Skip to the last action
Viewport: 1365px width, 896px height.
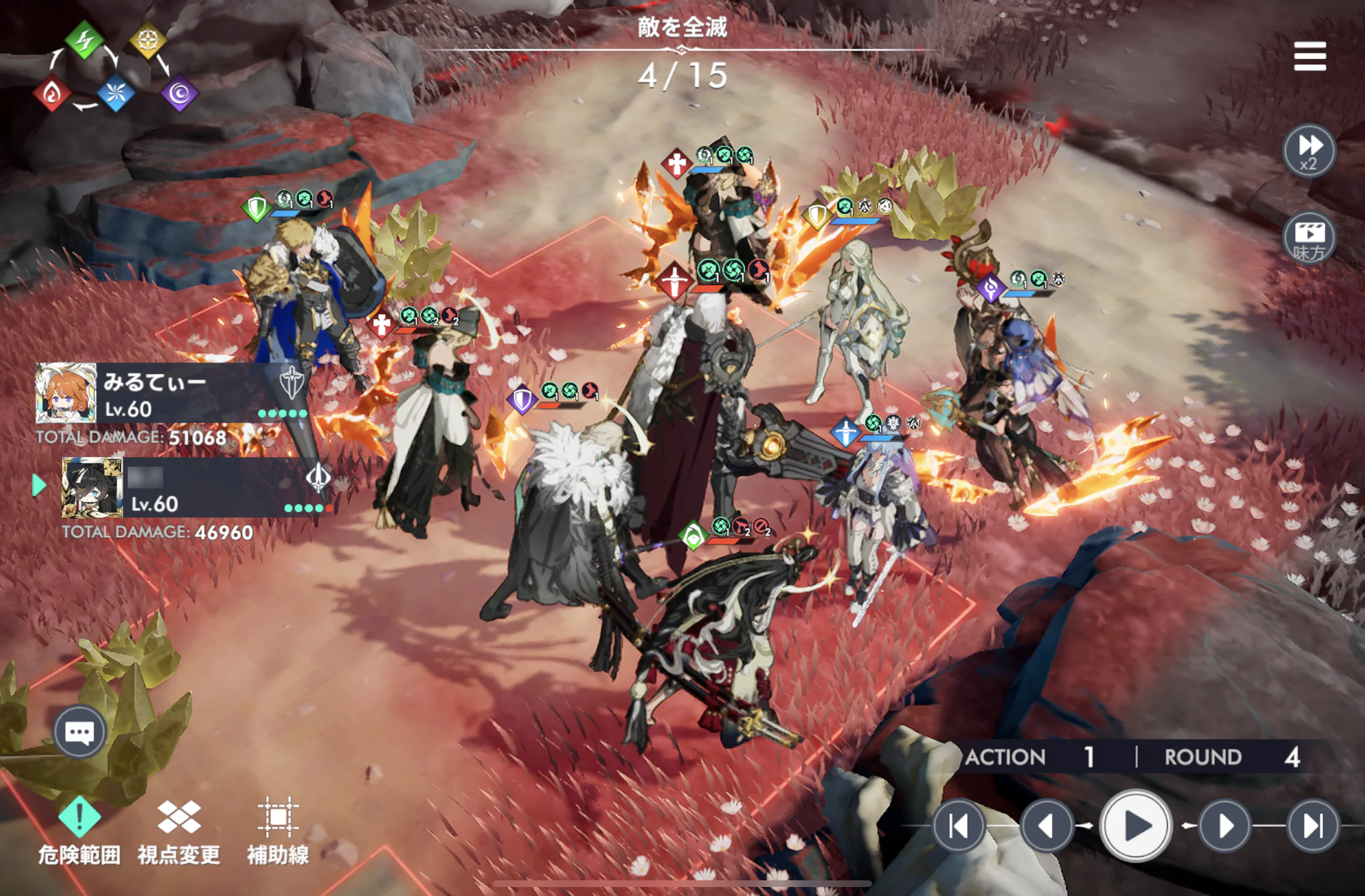click(x=1313, y=826)
